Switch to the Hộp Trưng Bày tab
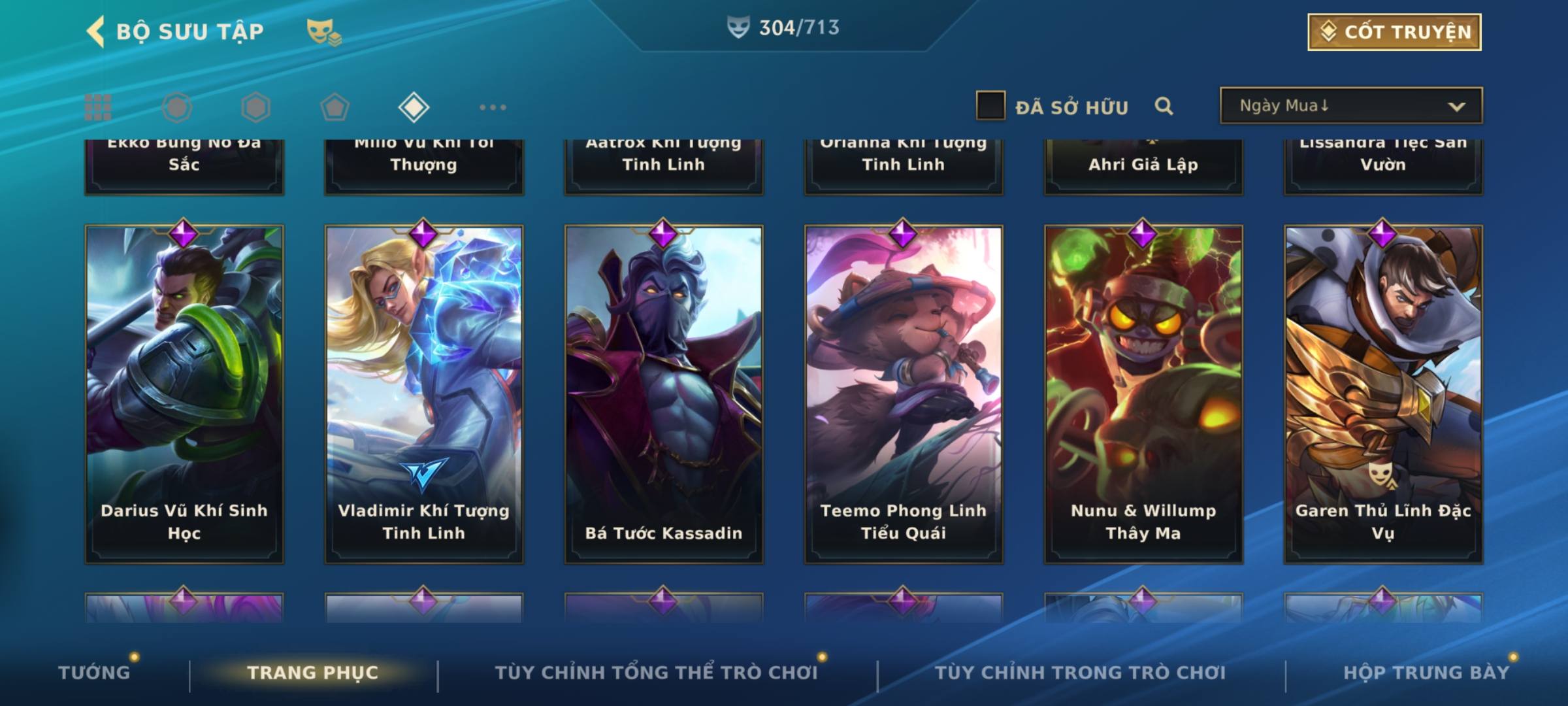1568x706 pixels. (1426, 673)
